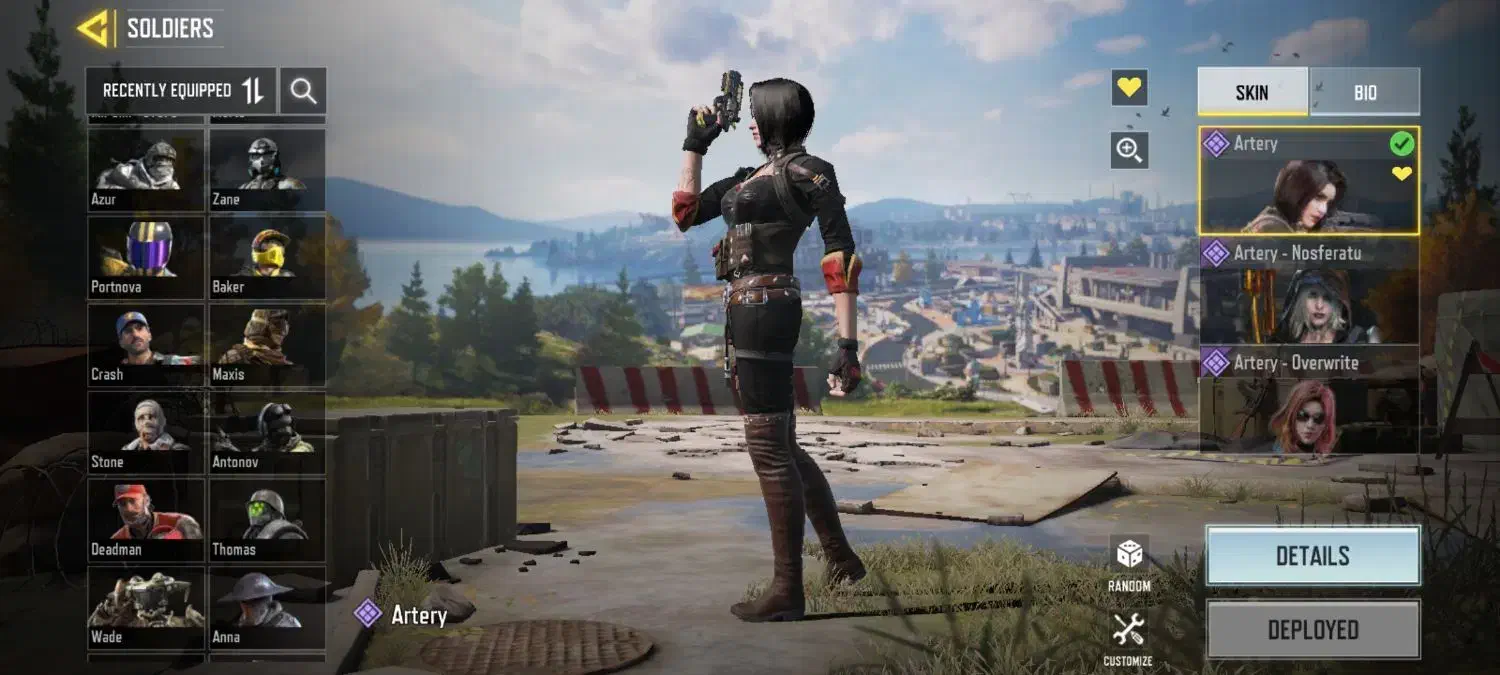
Task: Choose the Deadman soldier tile
Action: coord(146,520)
